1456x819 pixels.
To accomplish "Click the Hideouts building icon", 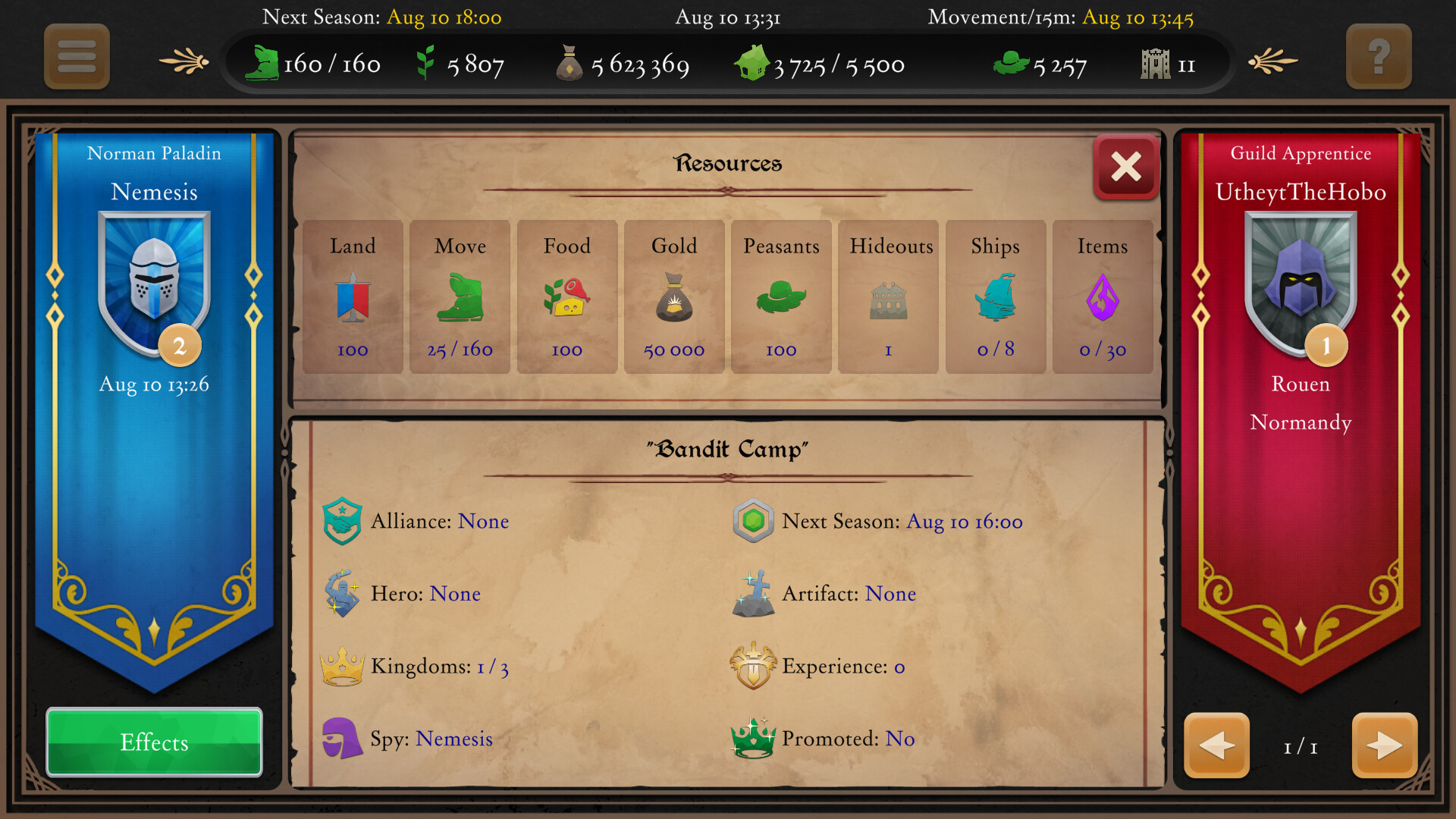I will pyautogui.click(x=887, y=297).
